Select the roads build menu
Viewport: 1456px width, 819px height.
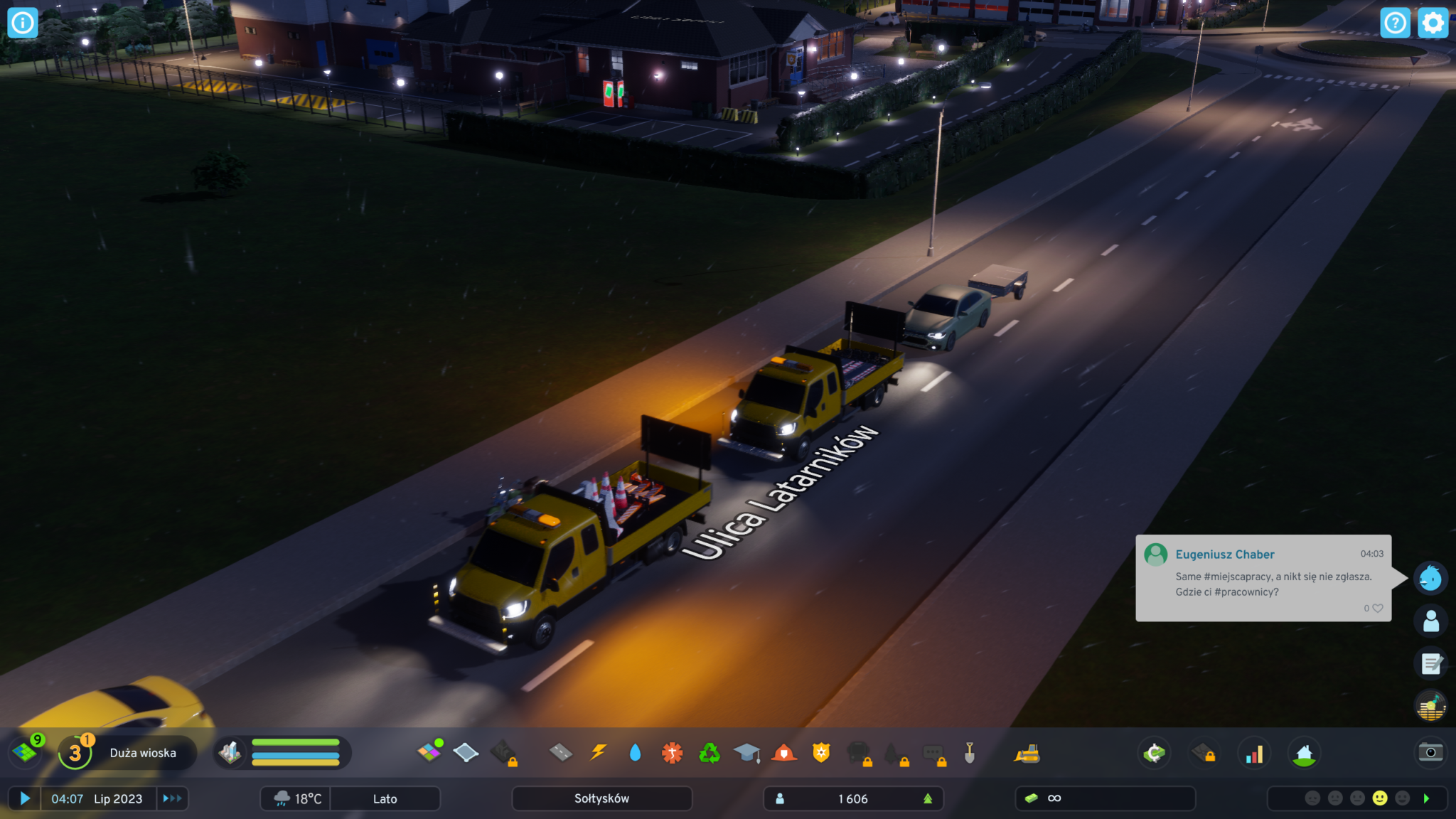point(561,752)
